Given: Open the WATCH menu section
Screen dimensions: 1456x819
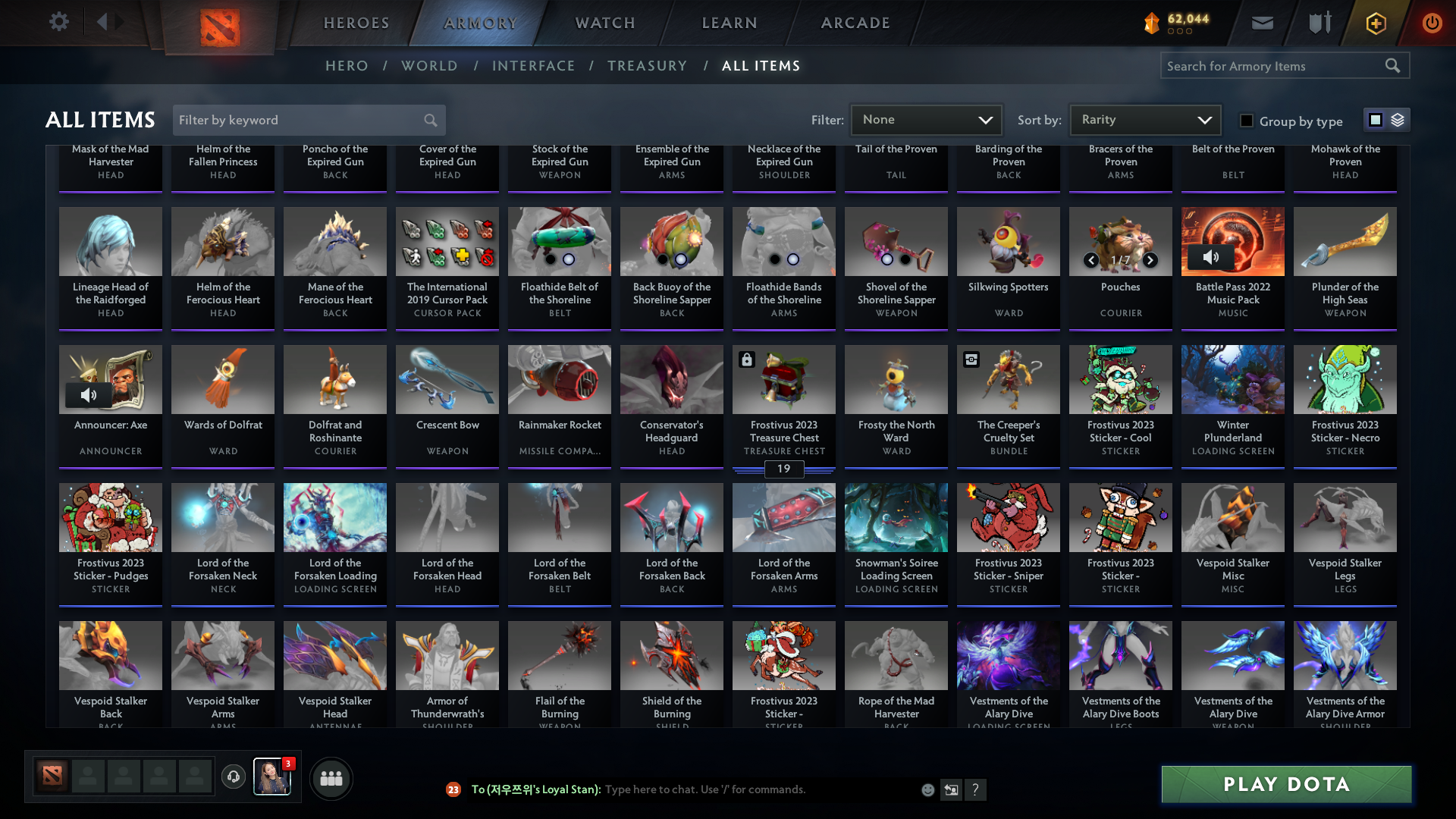Looking at the screenshot, I should 604,23.
